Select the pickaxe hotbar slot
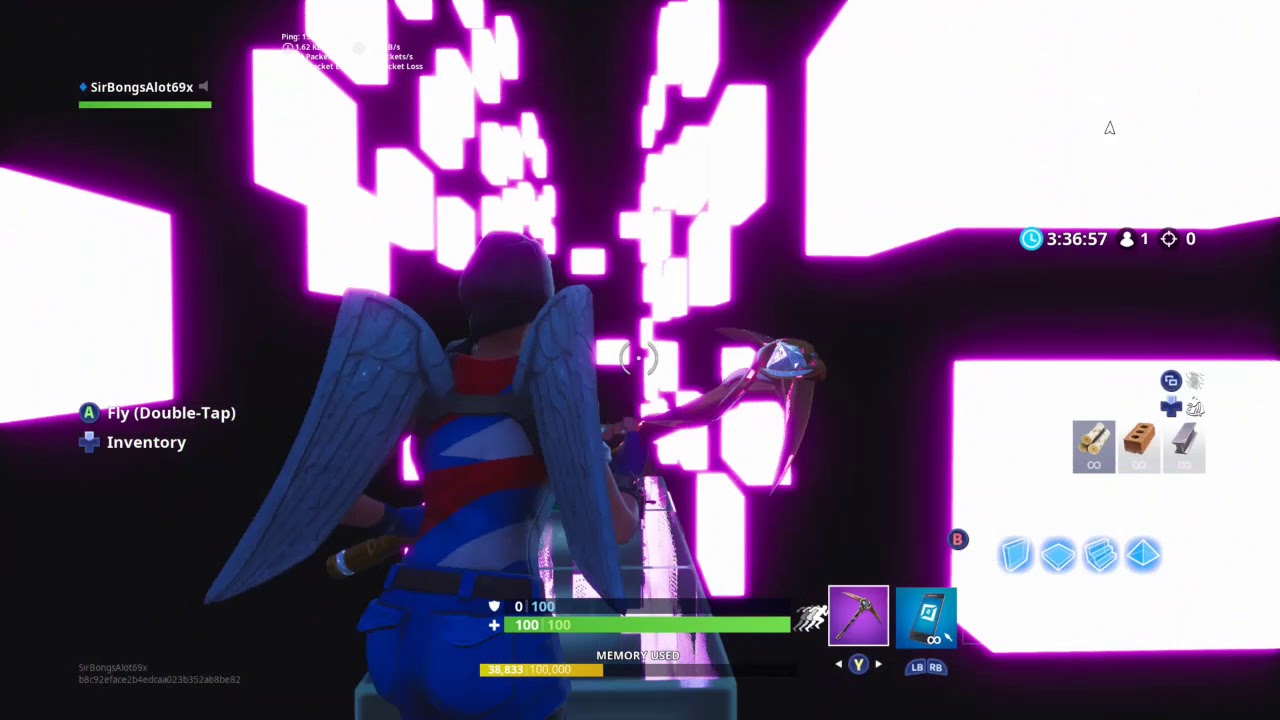Screen dimensions: 1280x720 (859, 614)
